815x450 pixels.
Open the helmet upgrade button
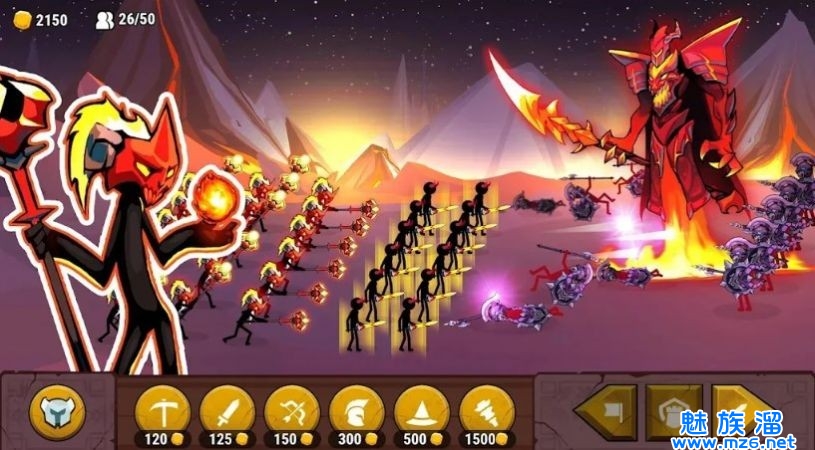pos(57,410)
